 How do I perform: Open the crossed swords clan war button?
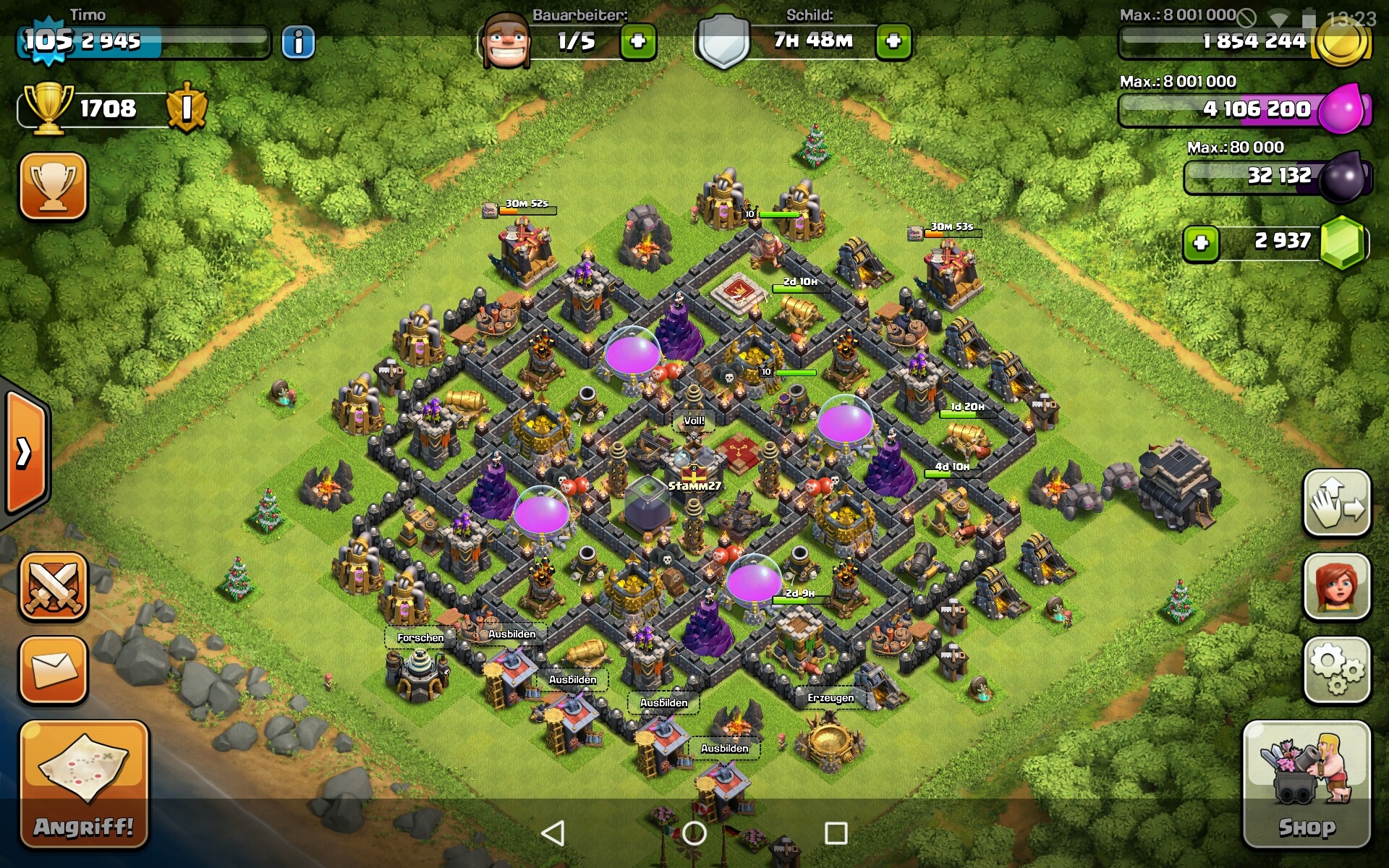coord(54,587)
